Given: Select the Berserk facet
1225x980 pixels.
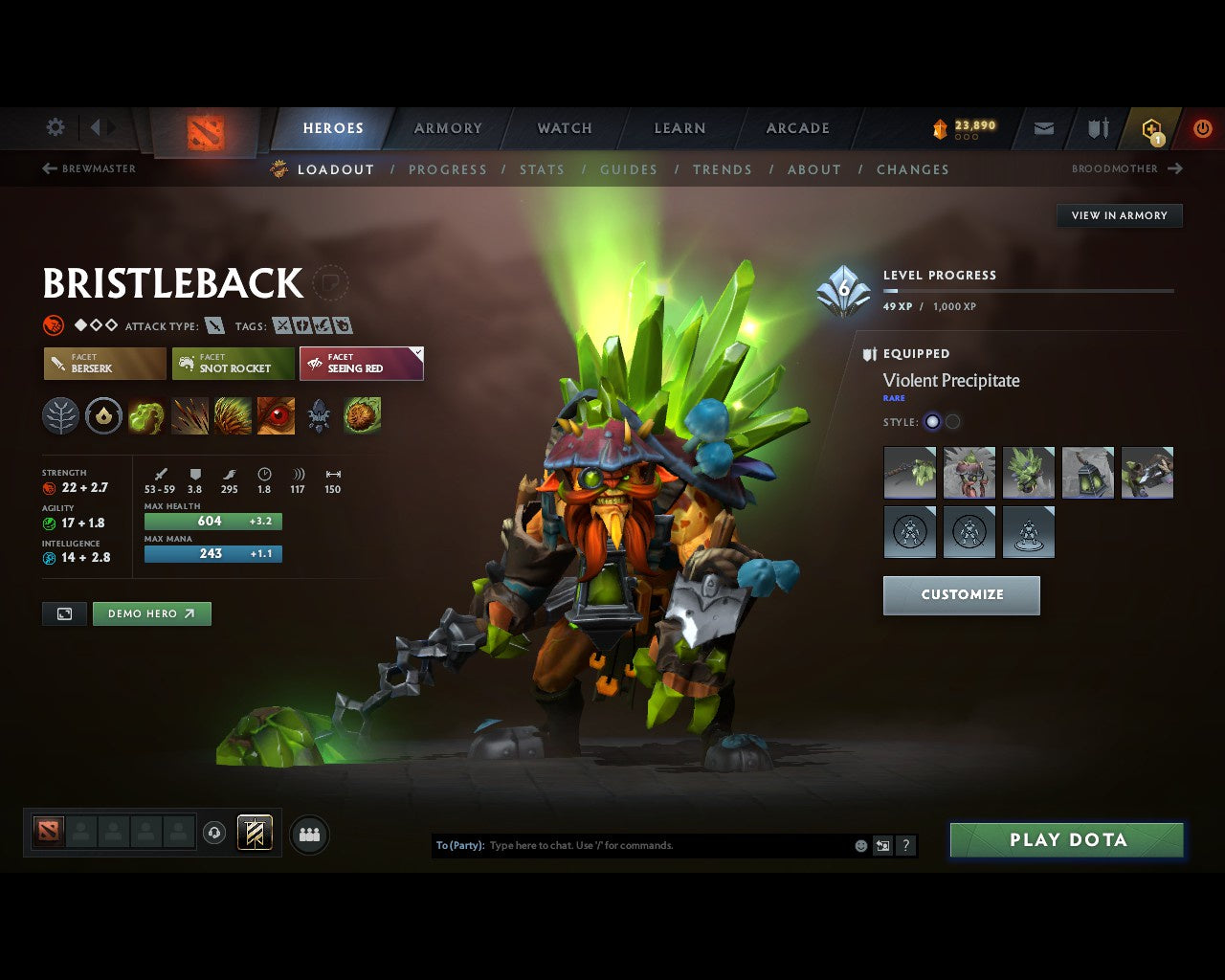Looking at the screenshot, I should (103, 364).
